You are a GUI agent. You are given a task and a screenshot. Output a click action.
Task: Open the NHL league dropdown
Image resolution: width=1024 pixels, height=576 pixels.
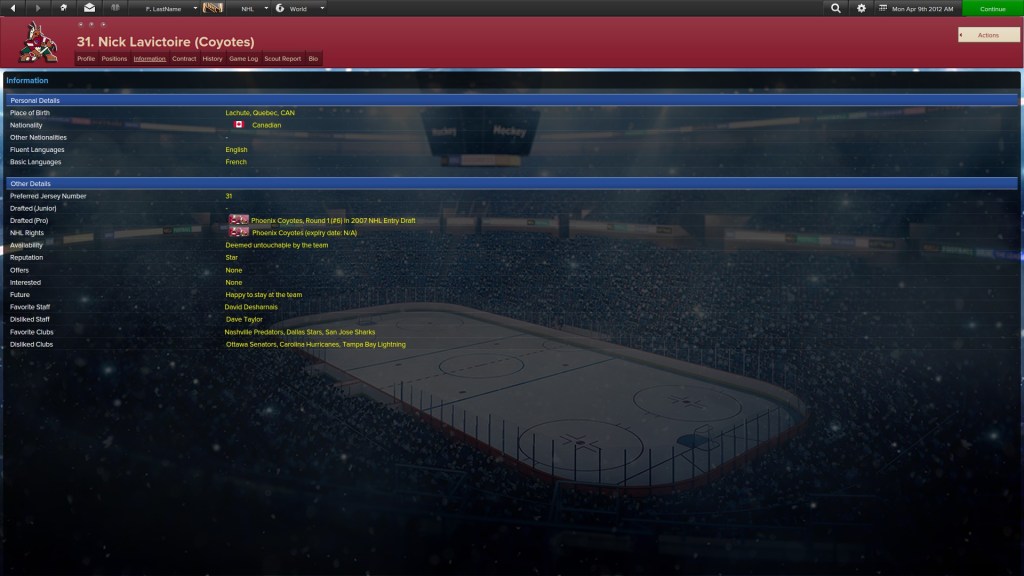(251, 8)
